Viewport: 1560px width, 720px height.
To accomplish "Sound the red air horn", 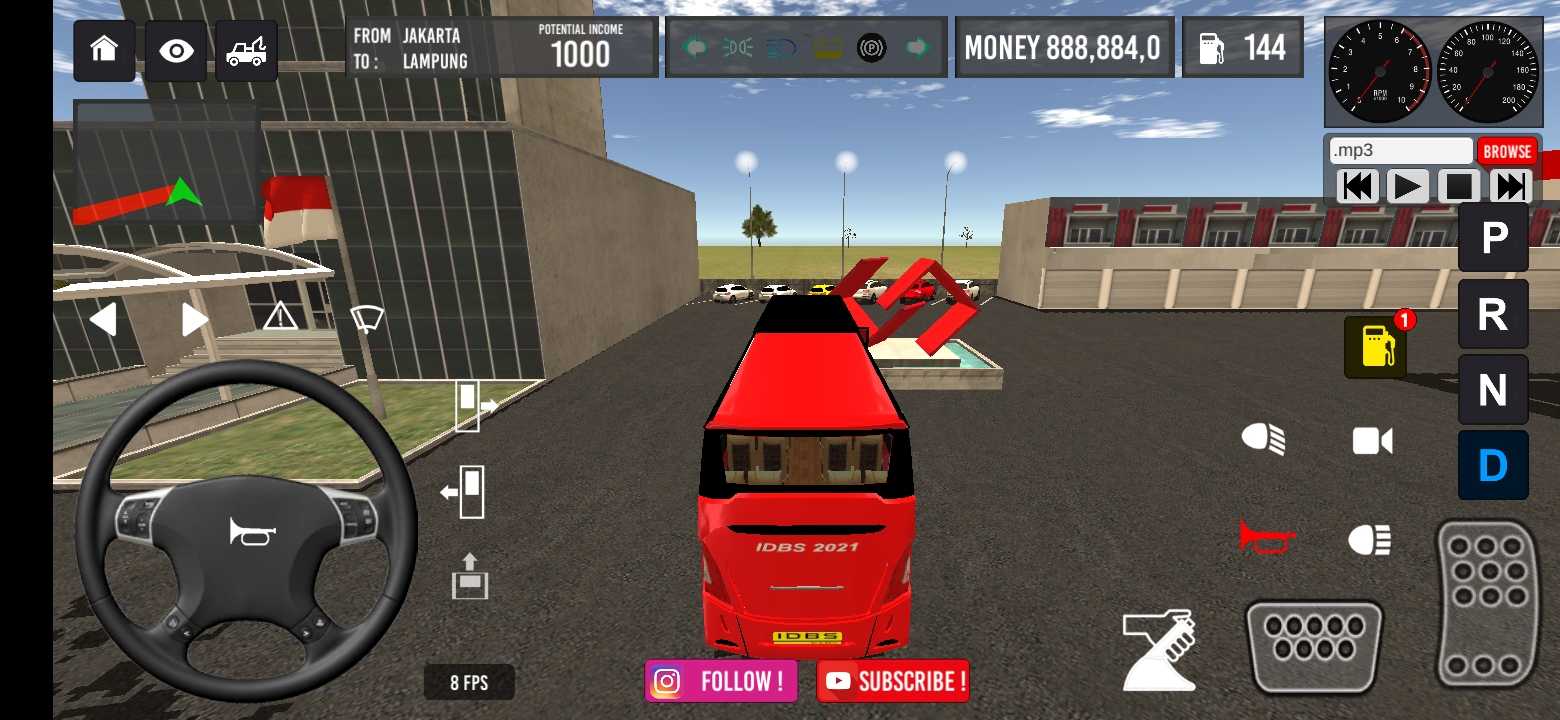I will point(1266,537).
